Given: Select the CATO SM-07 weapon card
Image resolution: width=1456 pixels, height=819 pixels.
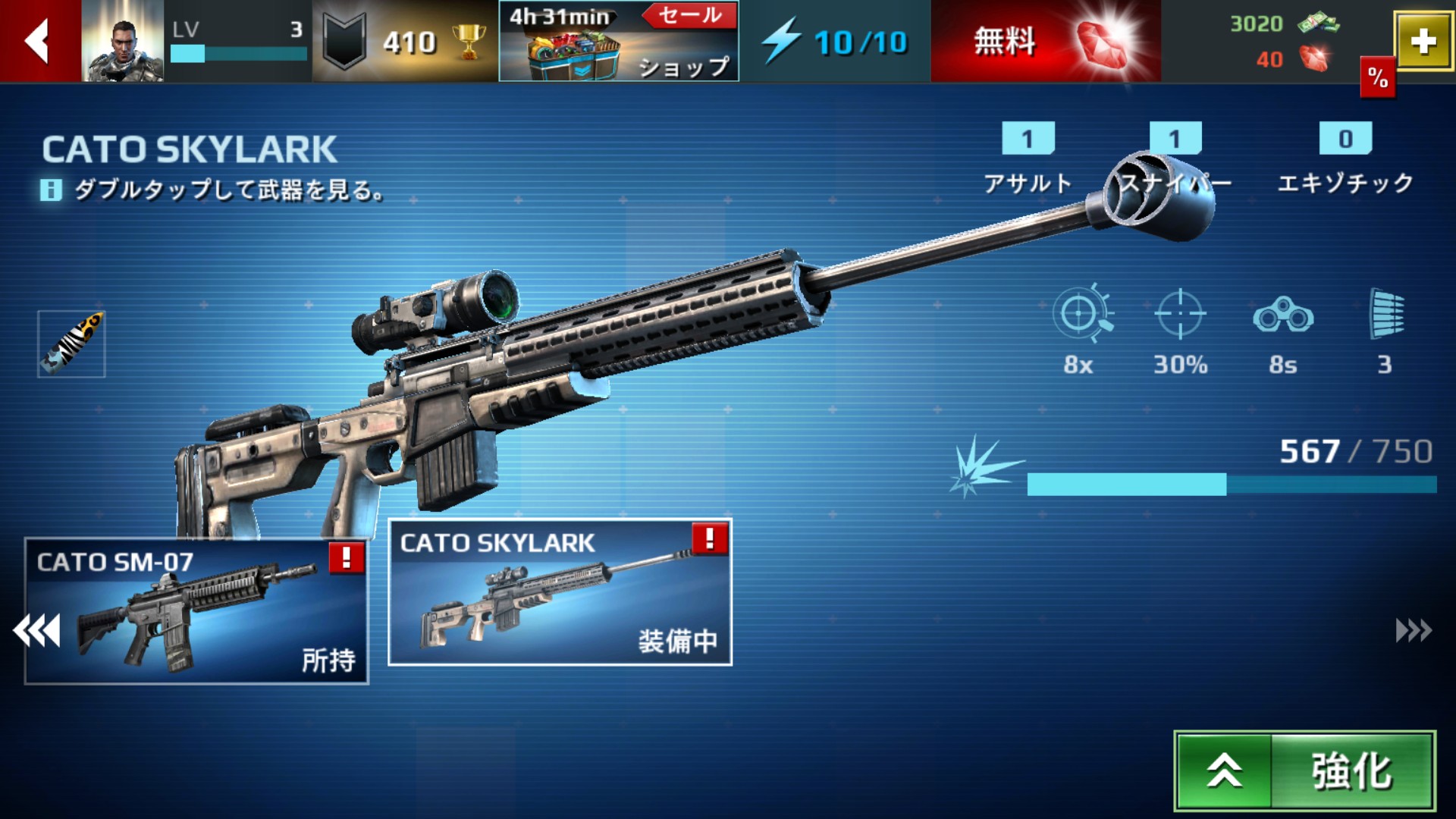Looking at the screenshot, I should (x=196, y=611).
